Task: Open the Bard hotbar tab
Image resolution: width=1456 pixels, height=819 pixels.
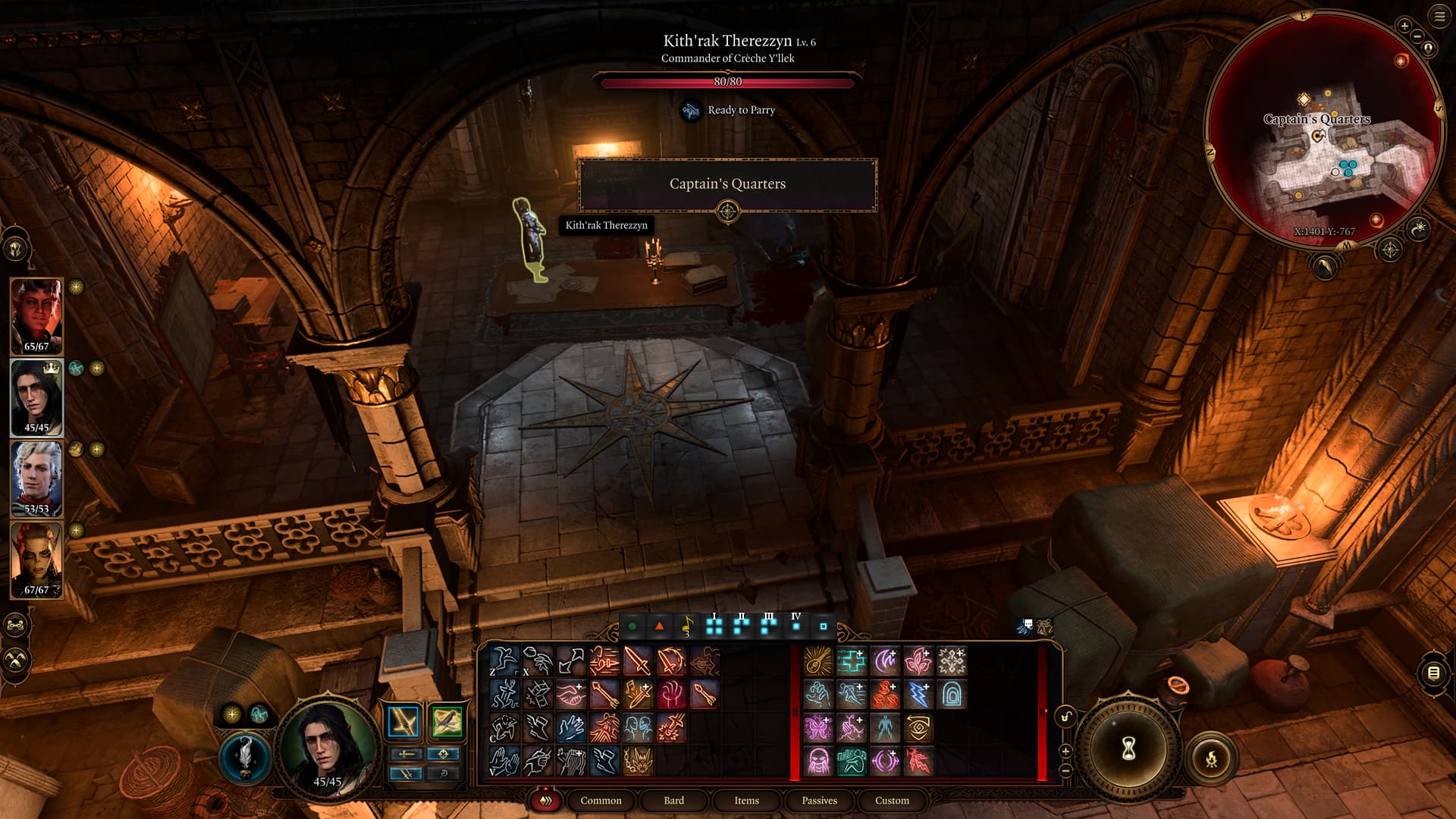Action: [x=673, y=800]
